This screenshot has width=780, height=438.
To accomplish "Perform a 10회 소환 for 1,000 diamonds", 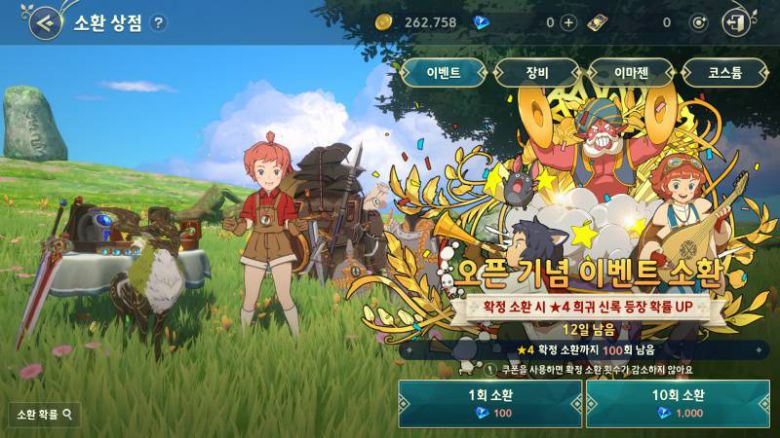I will (677, 404).
